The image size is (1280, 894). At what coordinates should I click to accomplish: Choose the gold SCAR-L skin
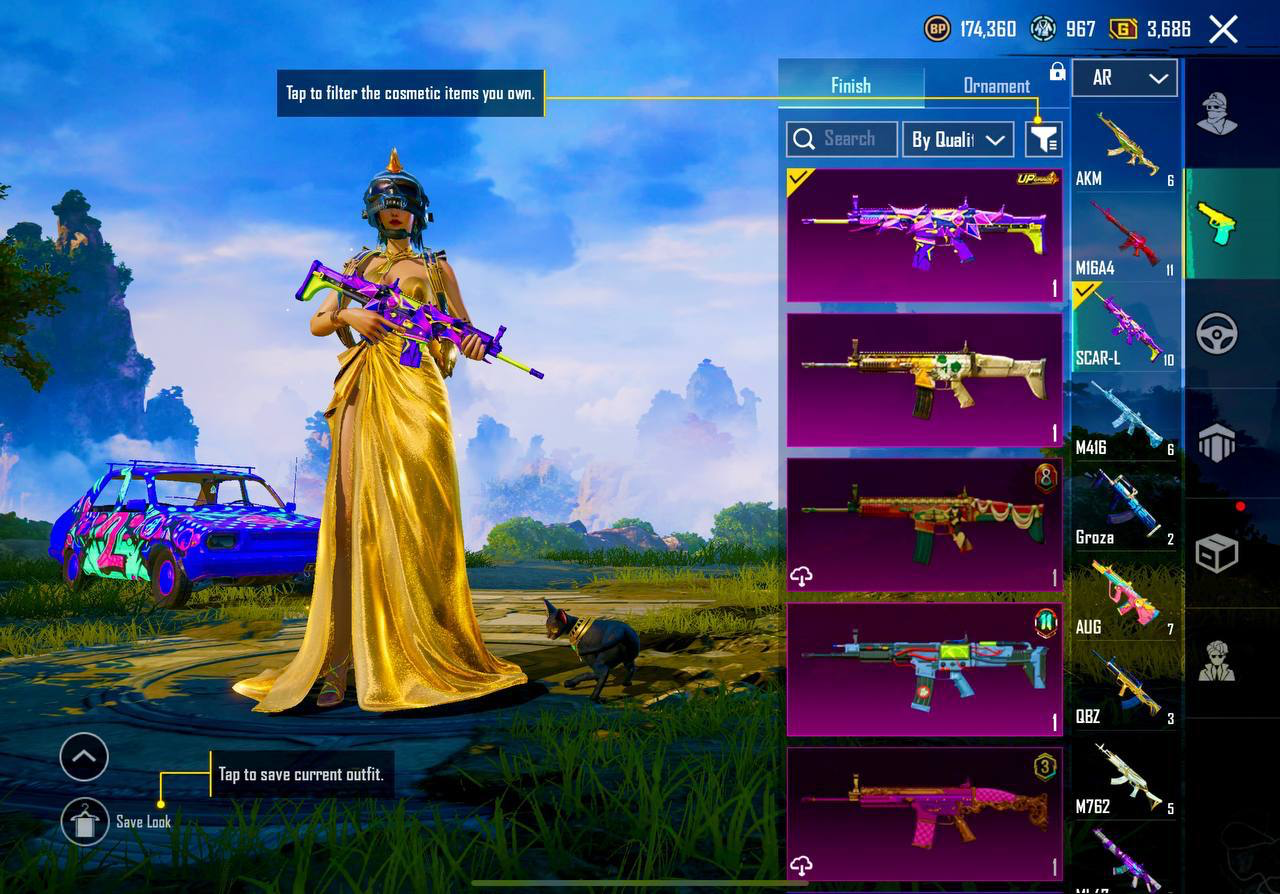[x=924, y=380]
